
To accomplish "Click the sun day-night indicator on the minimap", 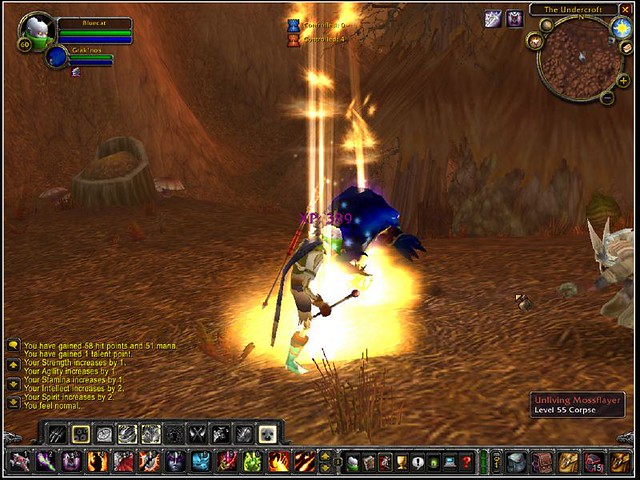I will click(x=622, y=28).
